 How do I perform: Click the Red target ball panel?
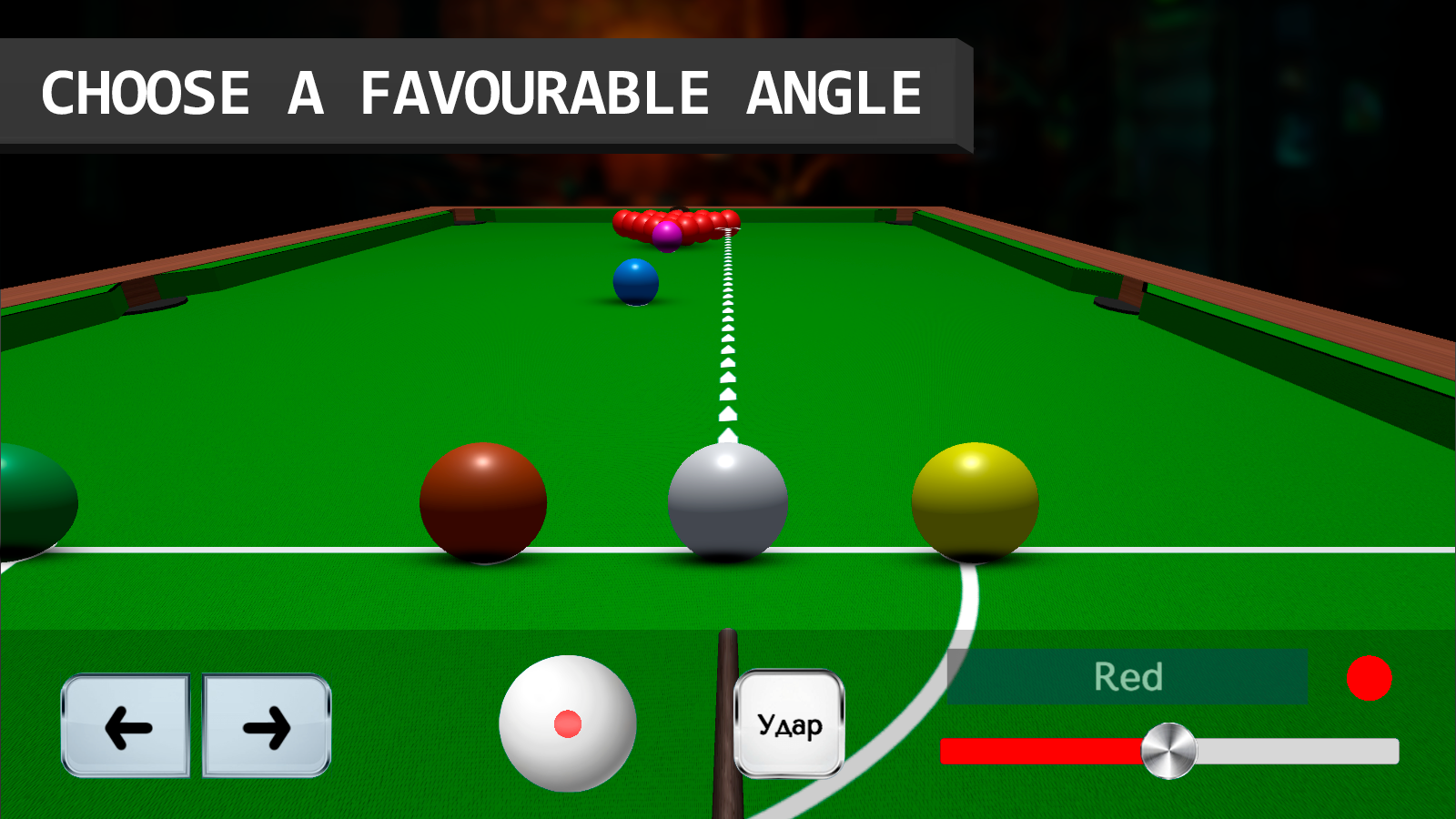pos(1128,675)
